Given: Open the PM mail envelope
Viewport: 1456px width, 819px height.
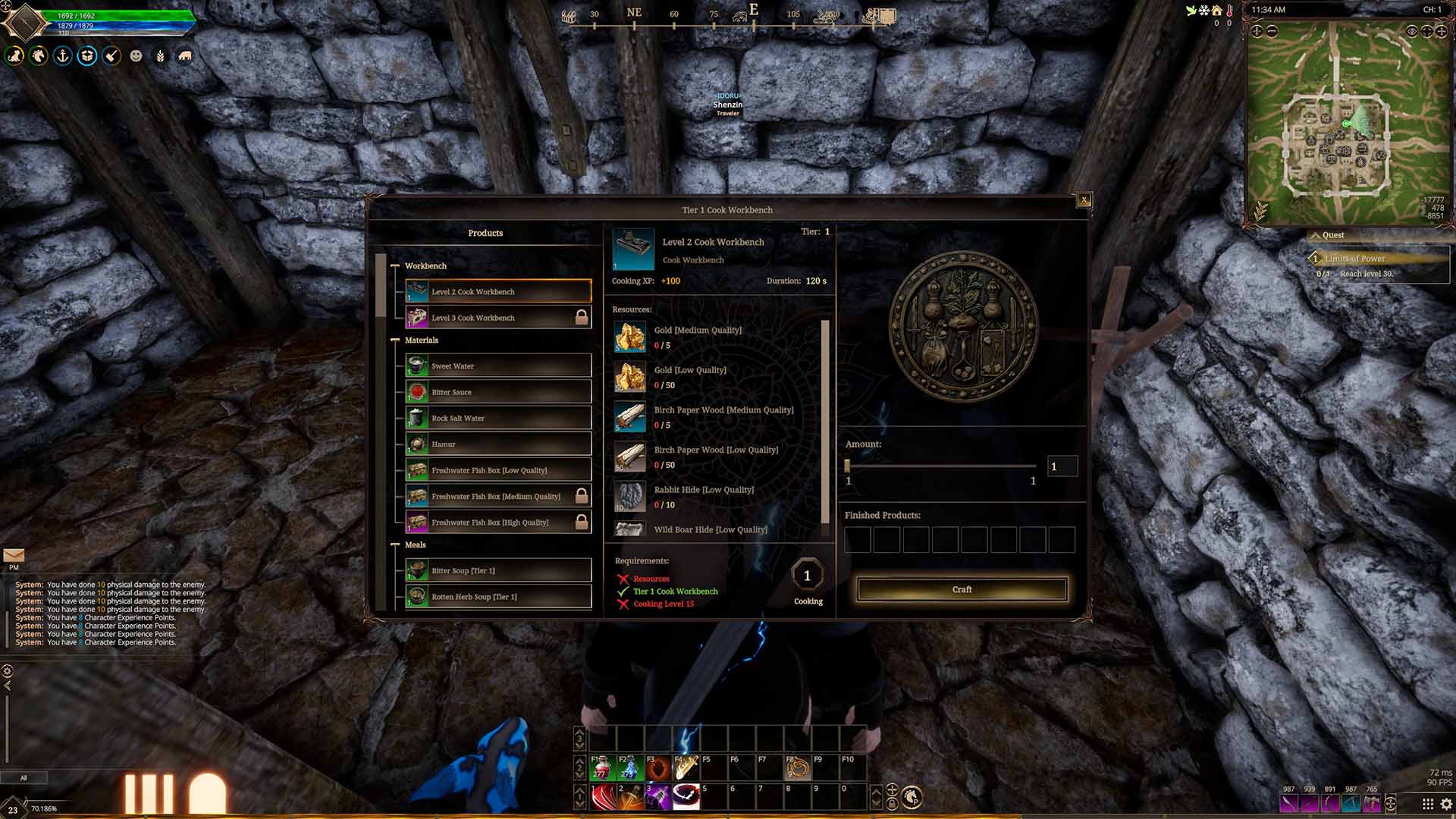Looking at the screenshot, I should (14, 556).
